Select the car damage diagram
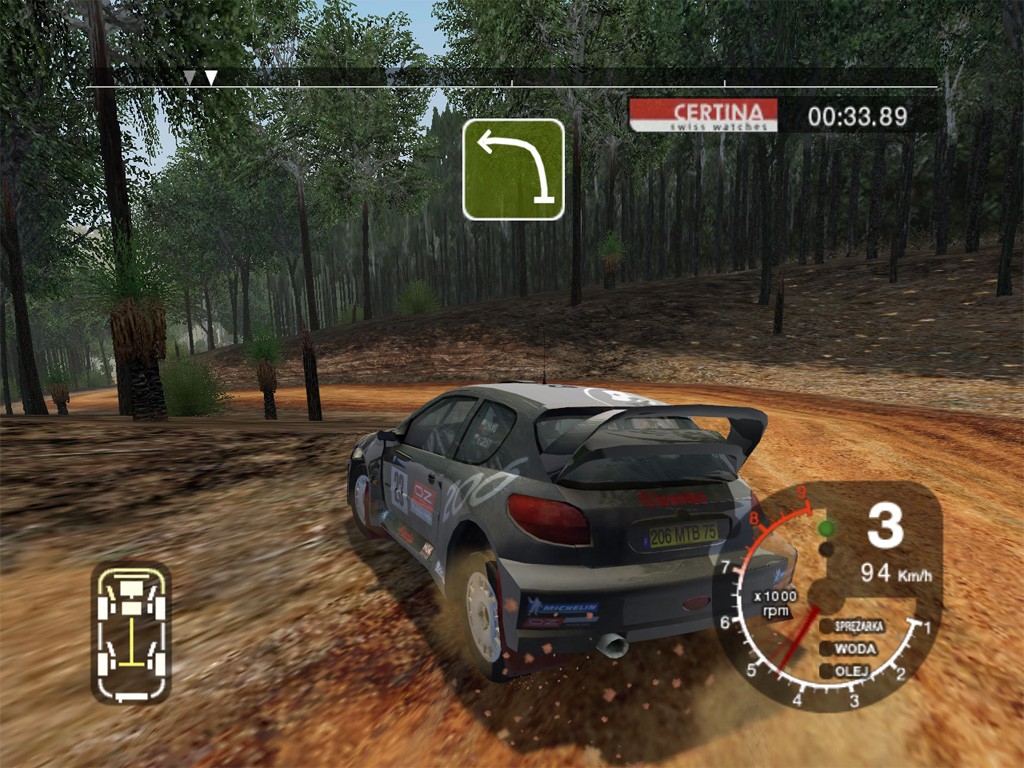The image size is (1024, 768). click(131, 632)
